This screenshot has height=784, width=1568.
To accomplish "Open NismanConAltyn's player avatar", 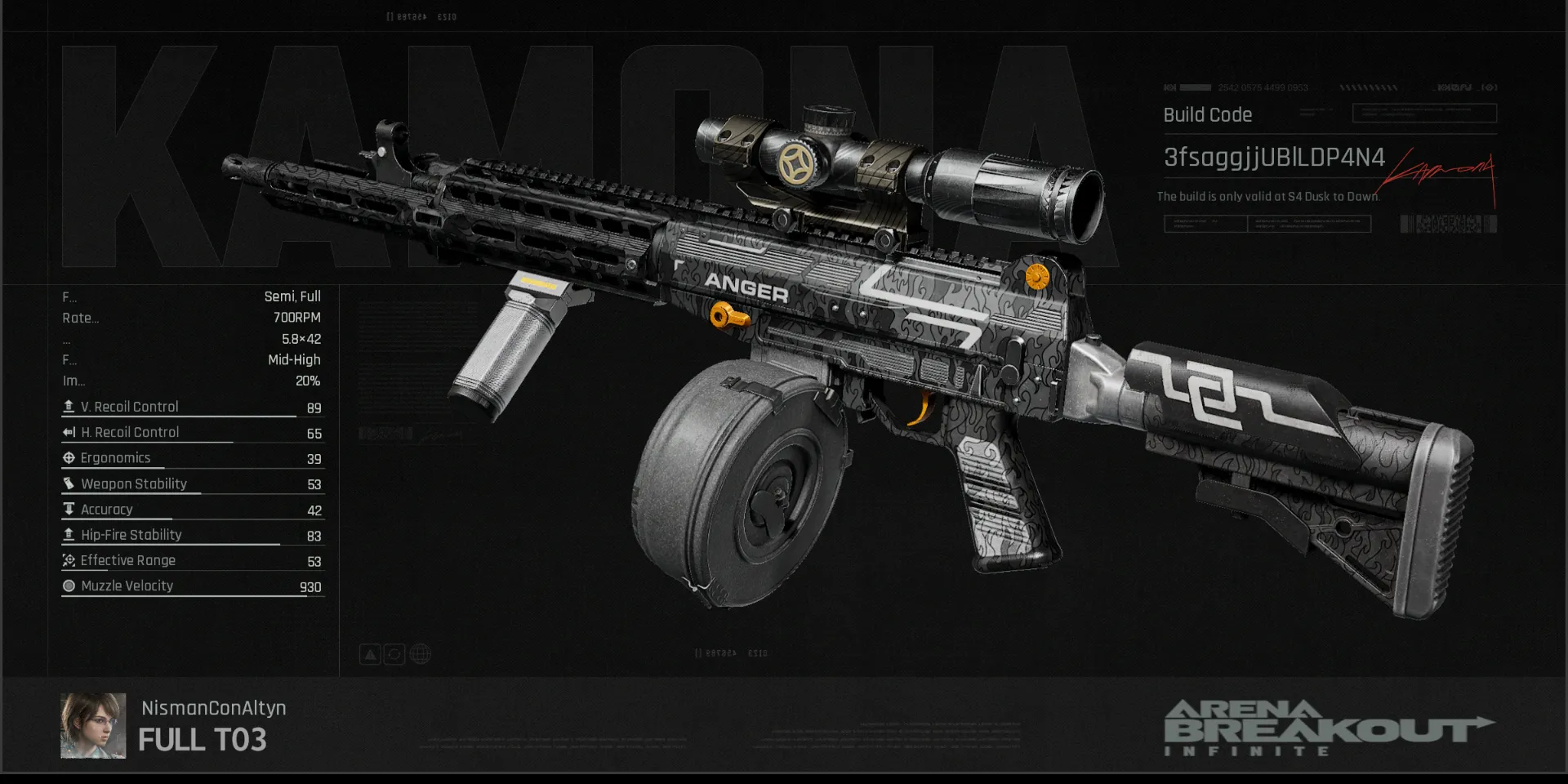I will (x=93, y=725).
